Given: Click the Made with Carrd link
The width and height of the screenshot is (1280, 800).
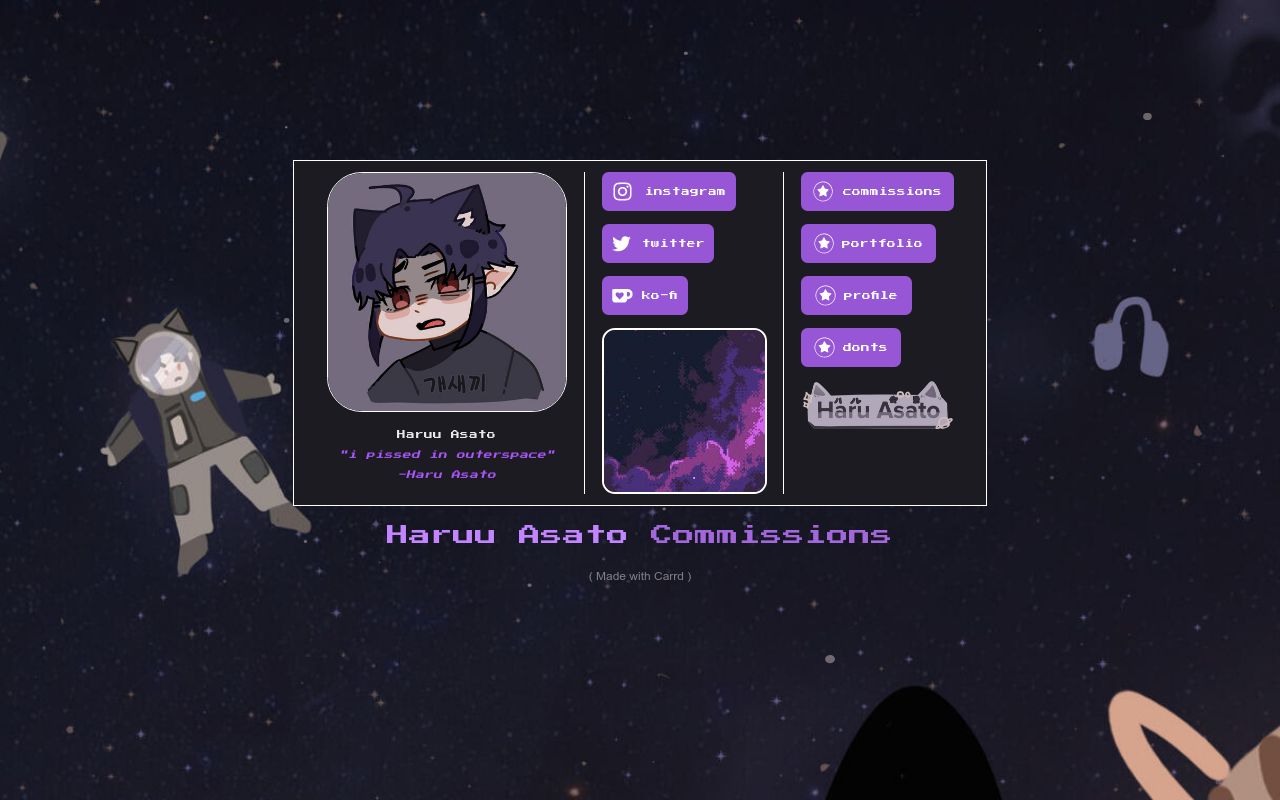Looking at the screenshot, I should (x=640, y=576).
